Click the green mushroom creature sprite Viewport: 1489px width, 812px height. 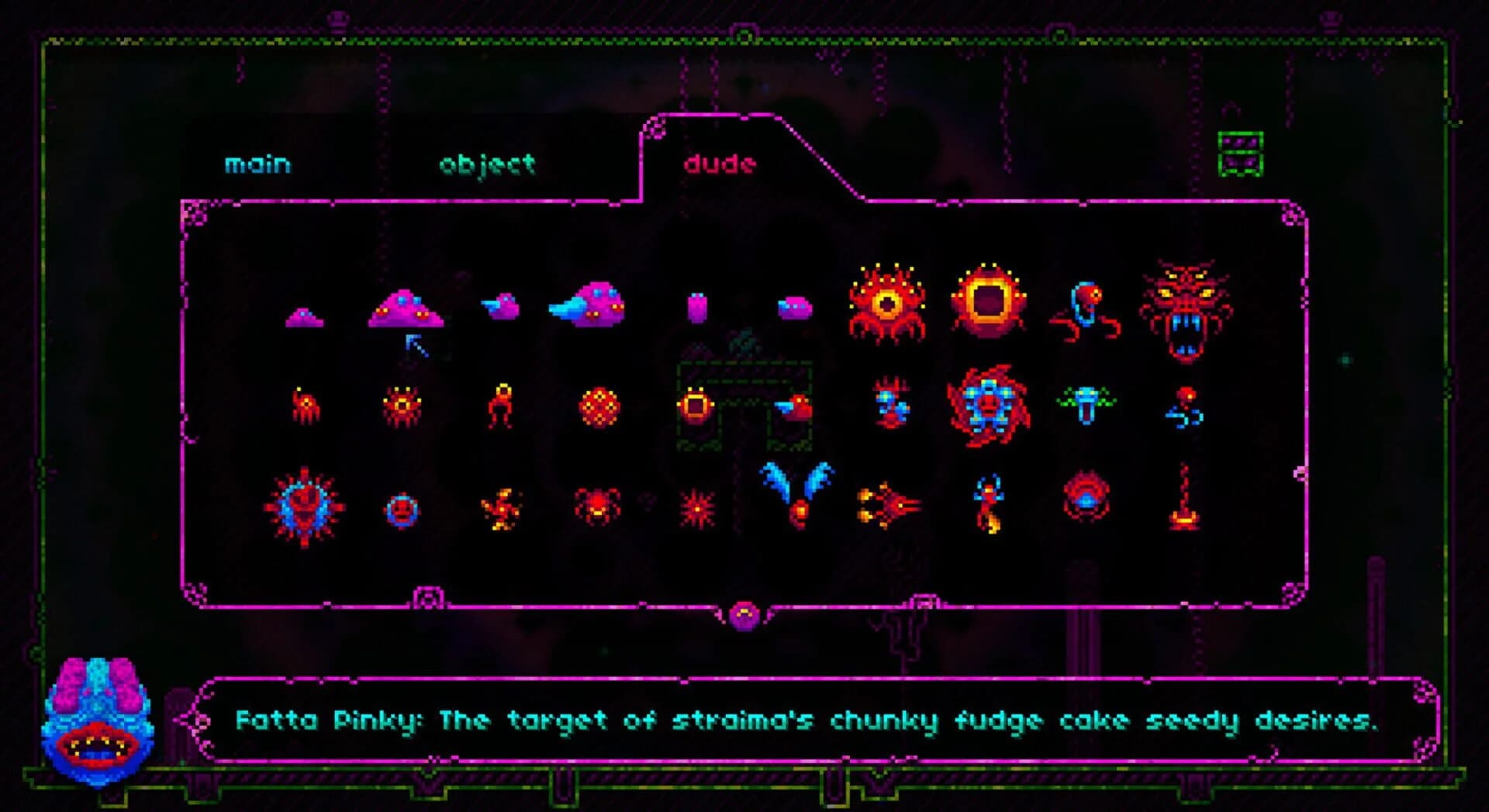(1086, 403)
